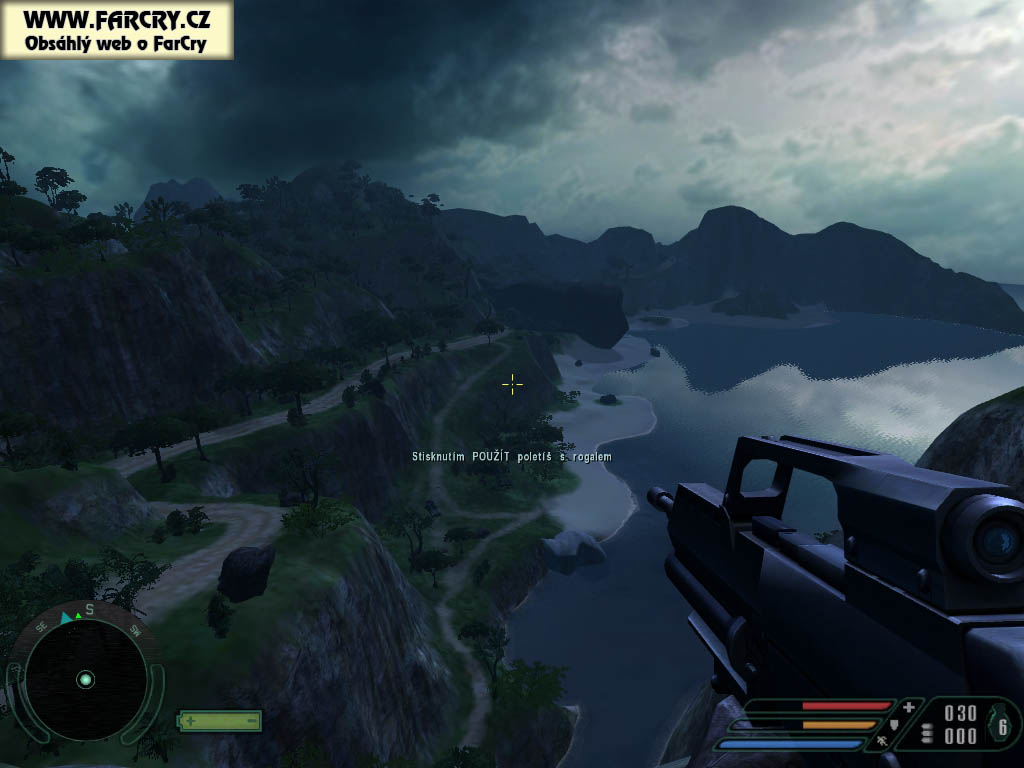The image size is (1024, 768).
Task: Click the running man stamina icon
Action: click(x=883, y=743)
